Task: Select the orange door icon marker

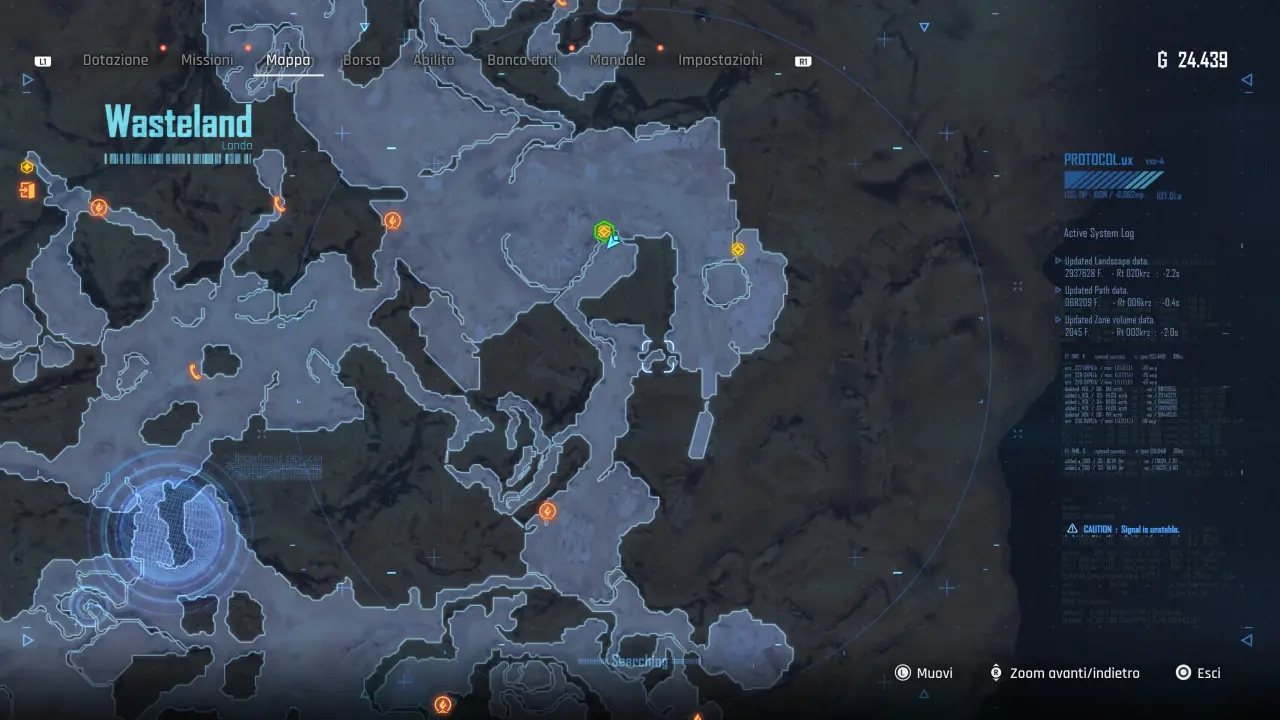Action: click(x=27, y=190)
